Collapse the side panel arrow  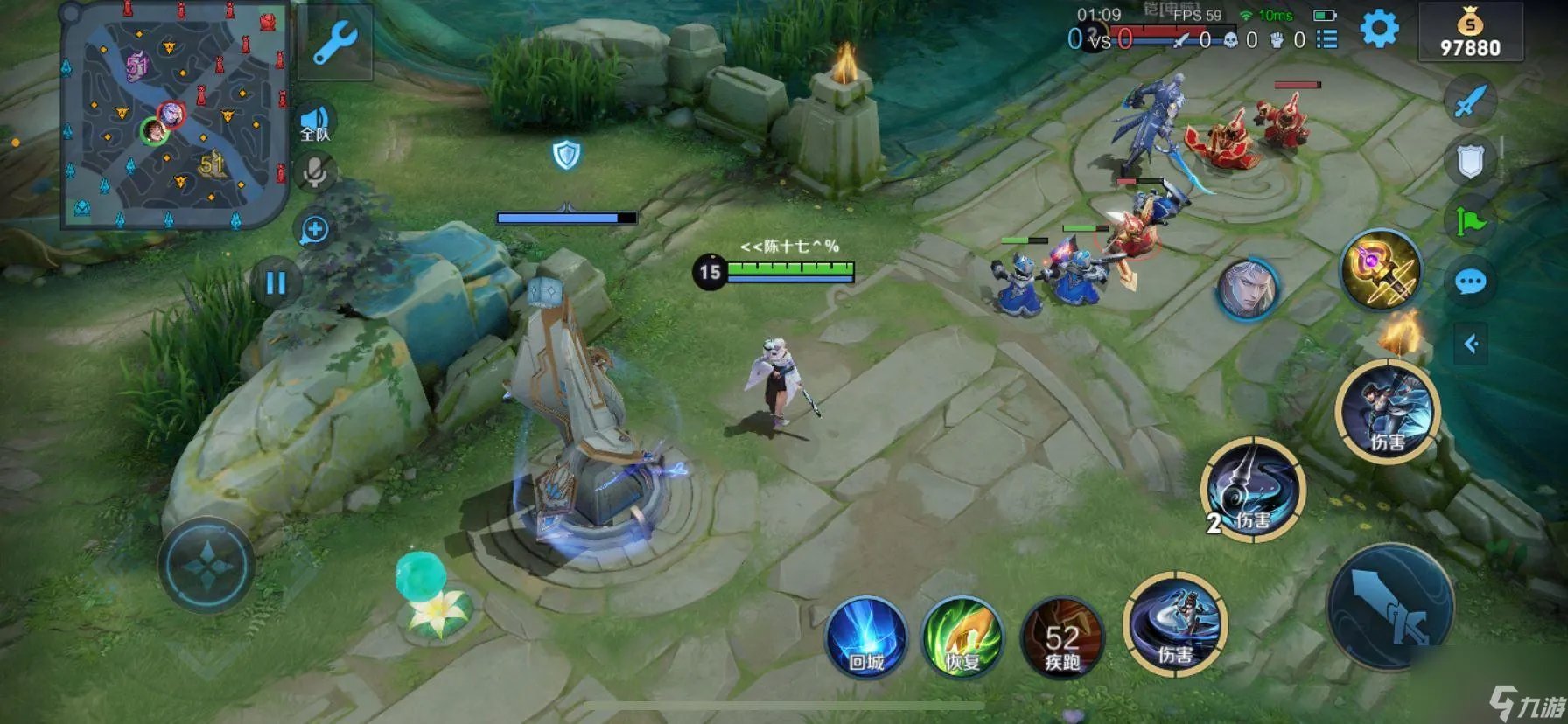(x=1471, y=344)
